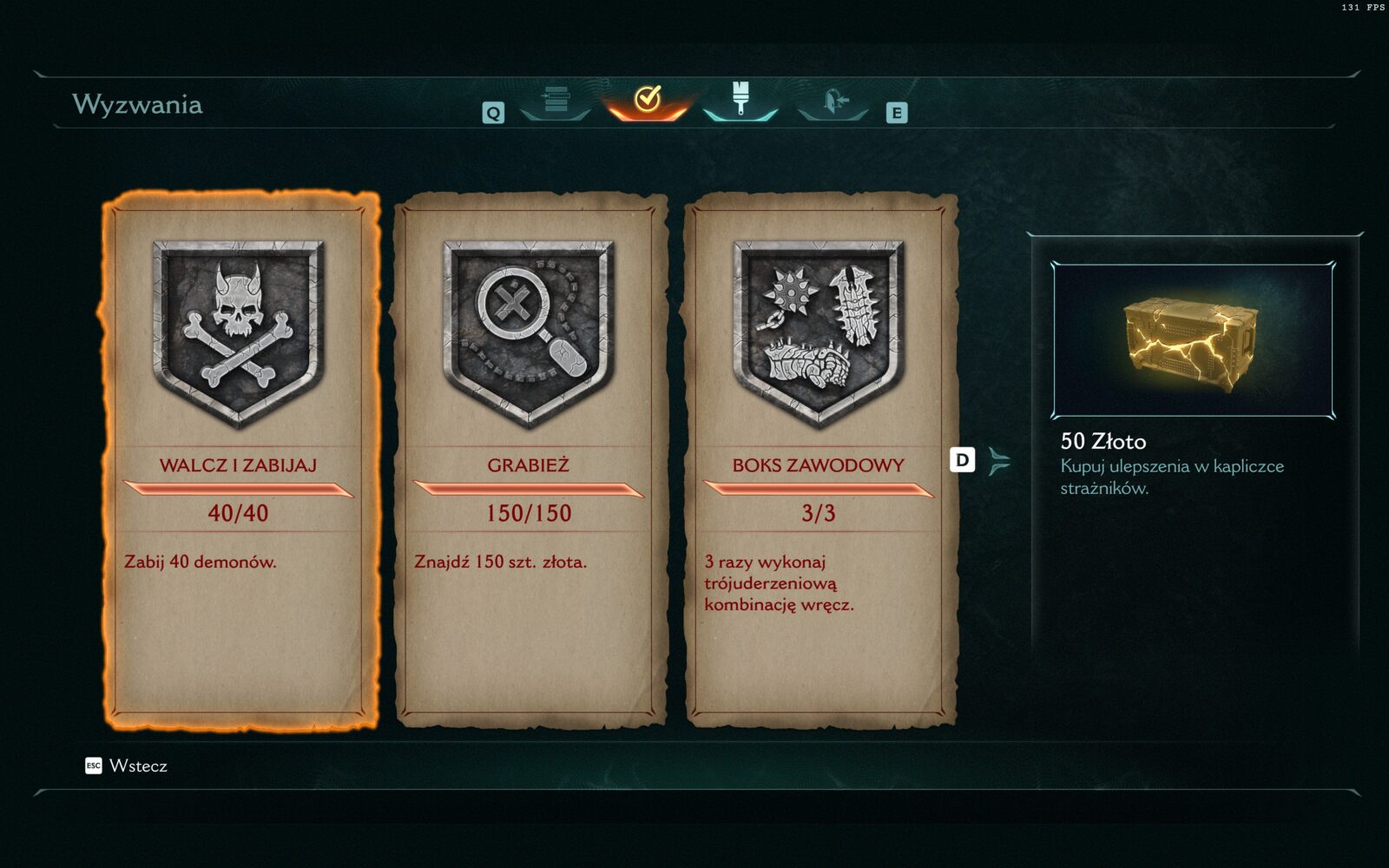The image size is (1389, 868).
Task: Click the 50 Złoto gold chest reward
Action: click(1192, 341)
